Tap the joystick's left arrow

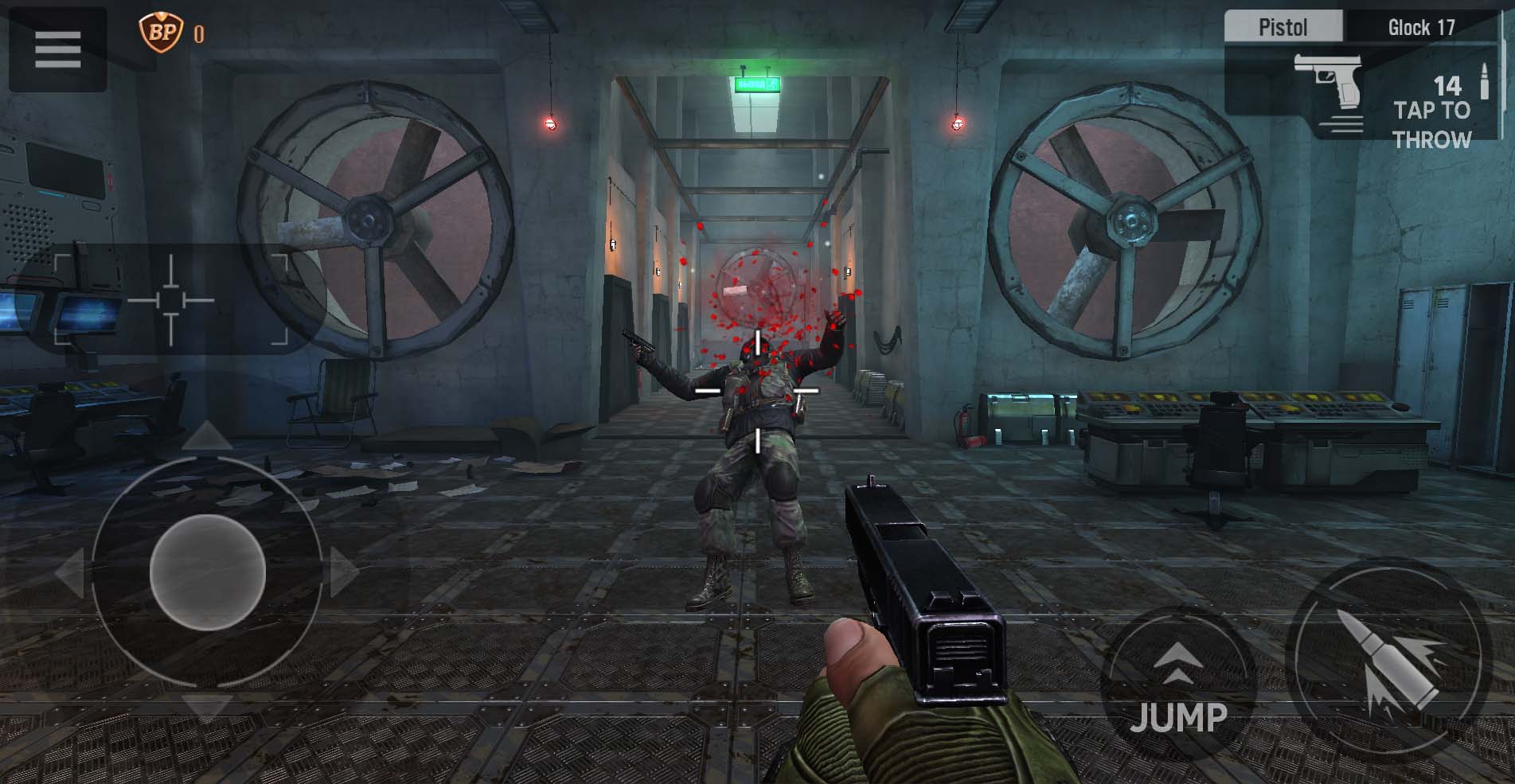point(70,571)
